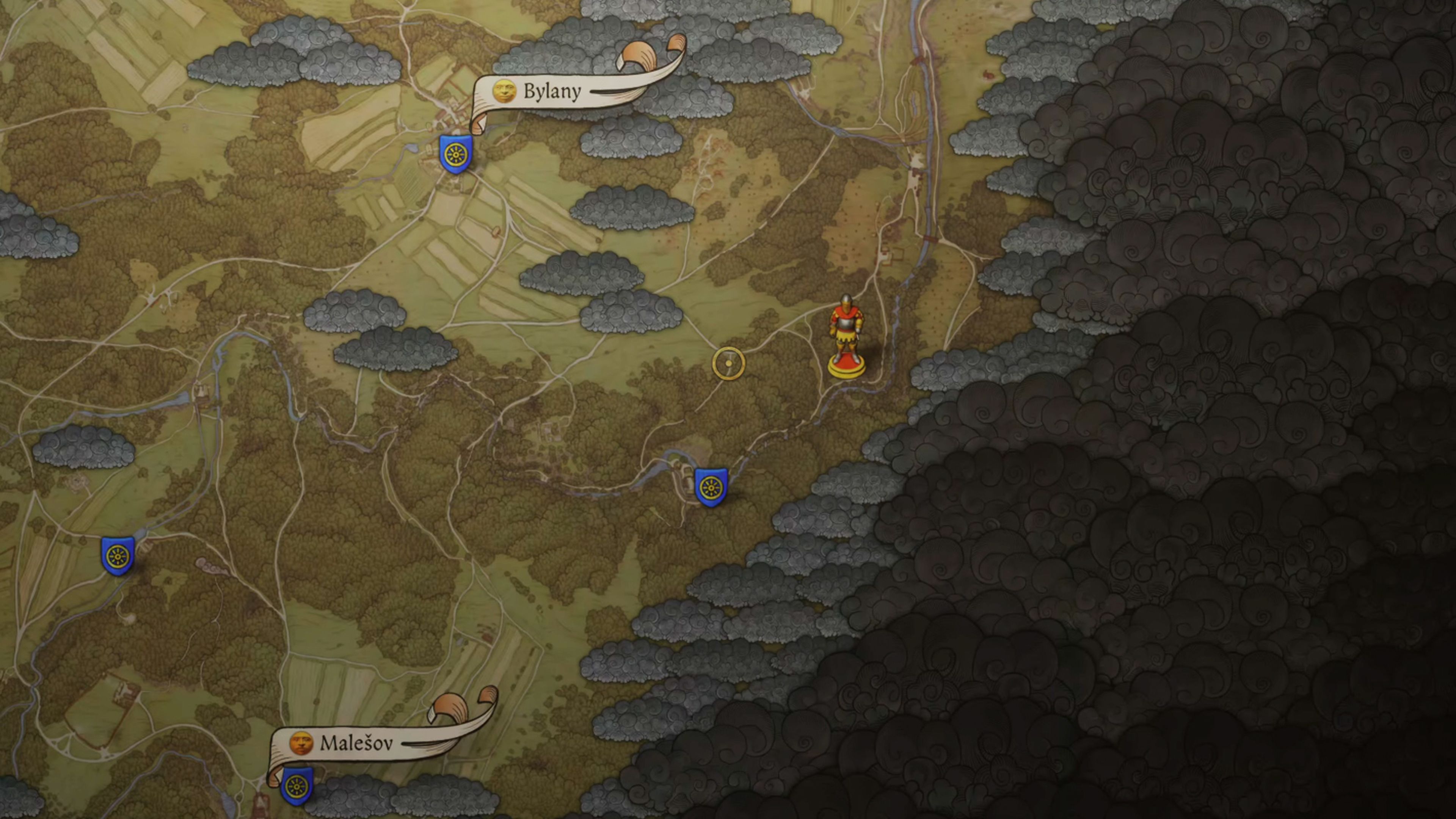Click the Malešov location banner

point(356,743)
